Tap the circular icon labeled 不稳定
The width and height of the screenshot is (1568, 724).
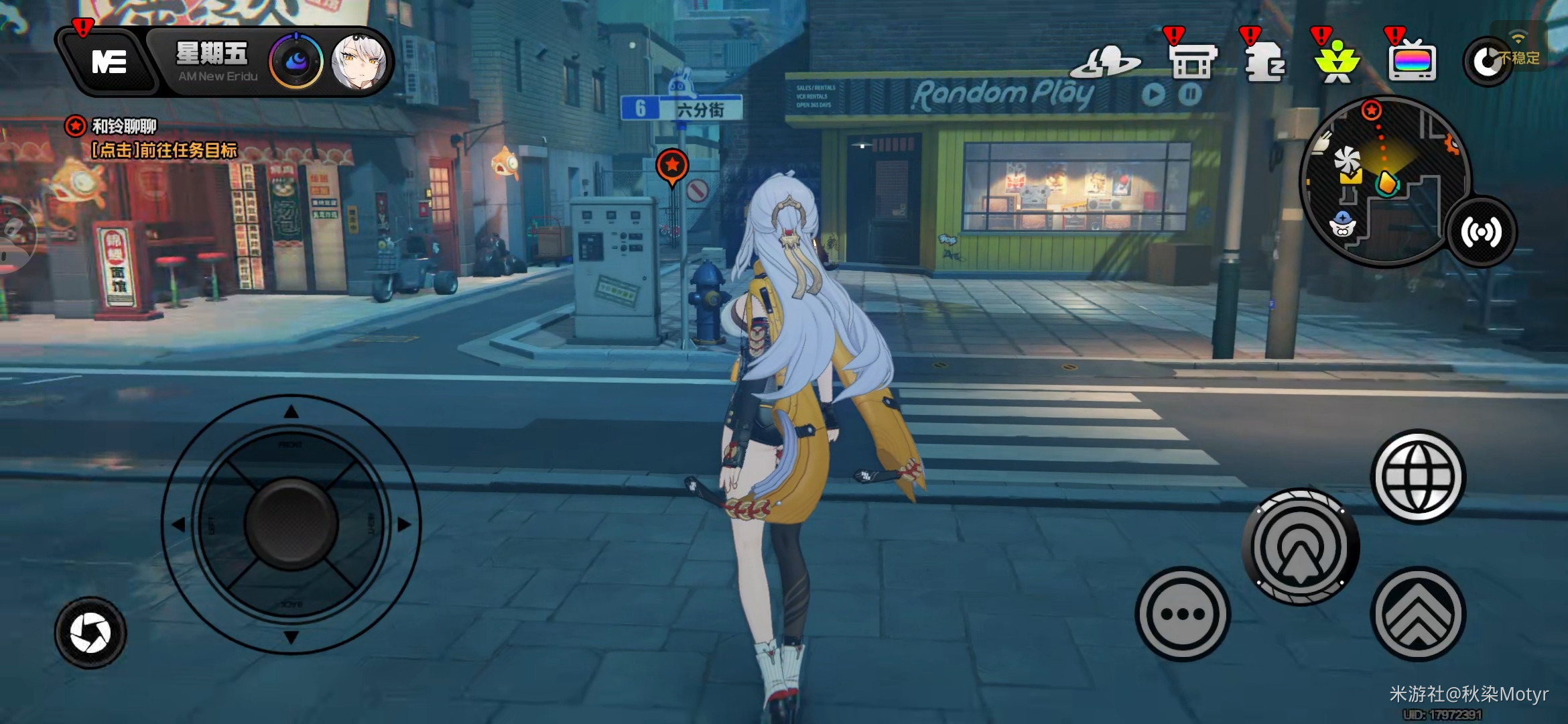click(1488, 62)
